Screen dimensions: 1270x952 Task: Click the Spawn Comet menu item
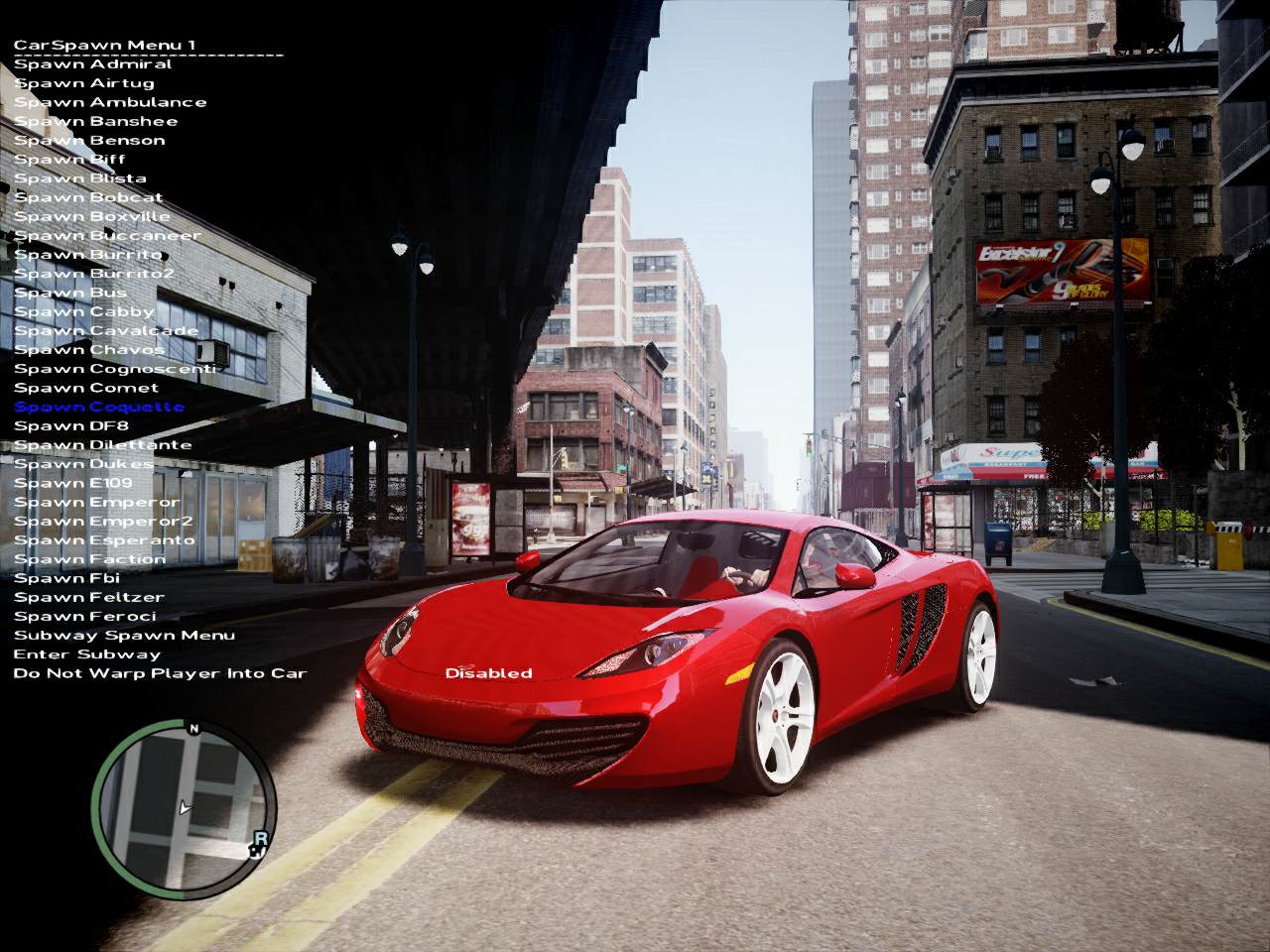point(86,388)
